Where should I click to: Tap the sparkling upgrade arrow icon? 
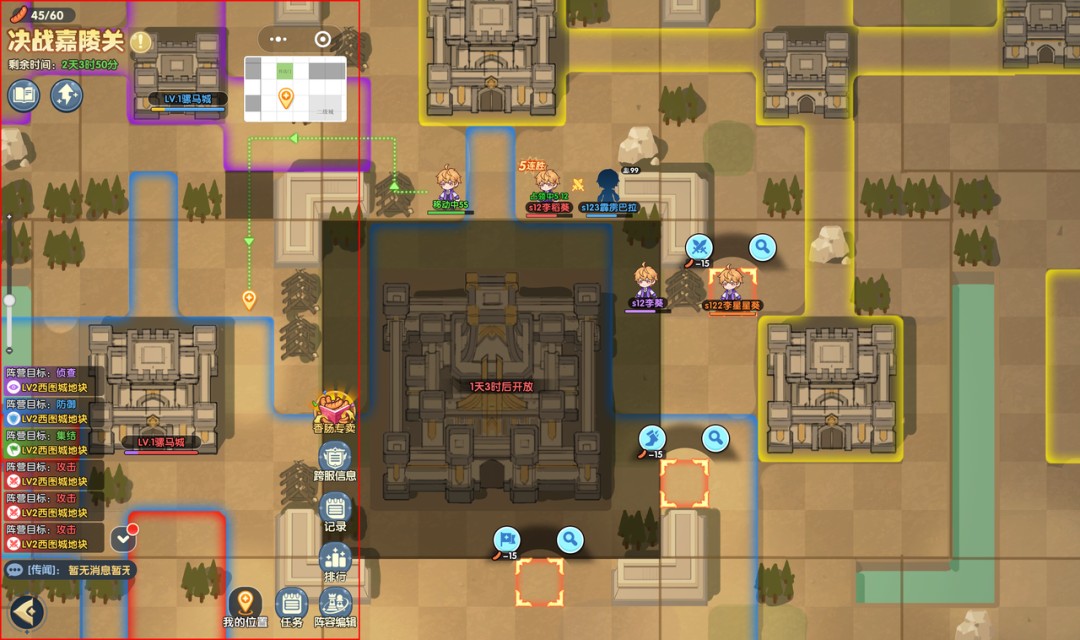[x=67, y=96]
